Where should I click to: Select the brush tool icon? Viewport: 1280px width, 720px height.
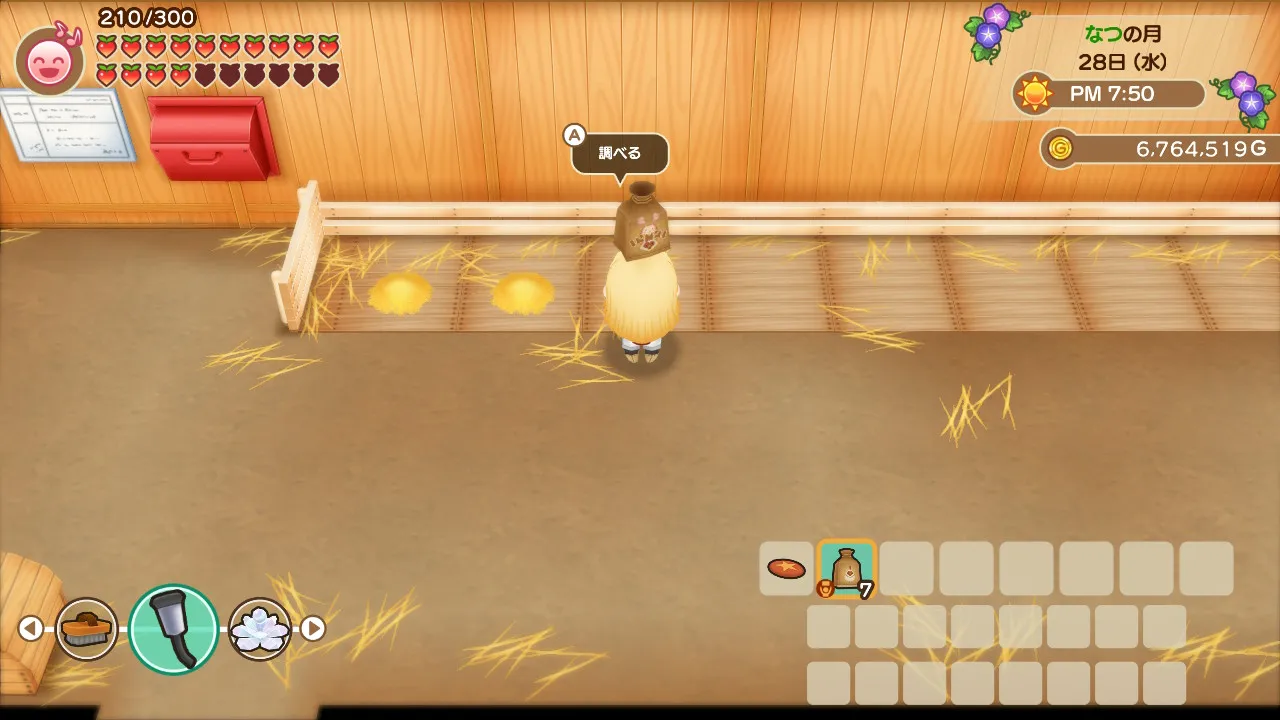(x=86, y=629)
